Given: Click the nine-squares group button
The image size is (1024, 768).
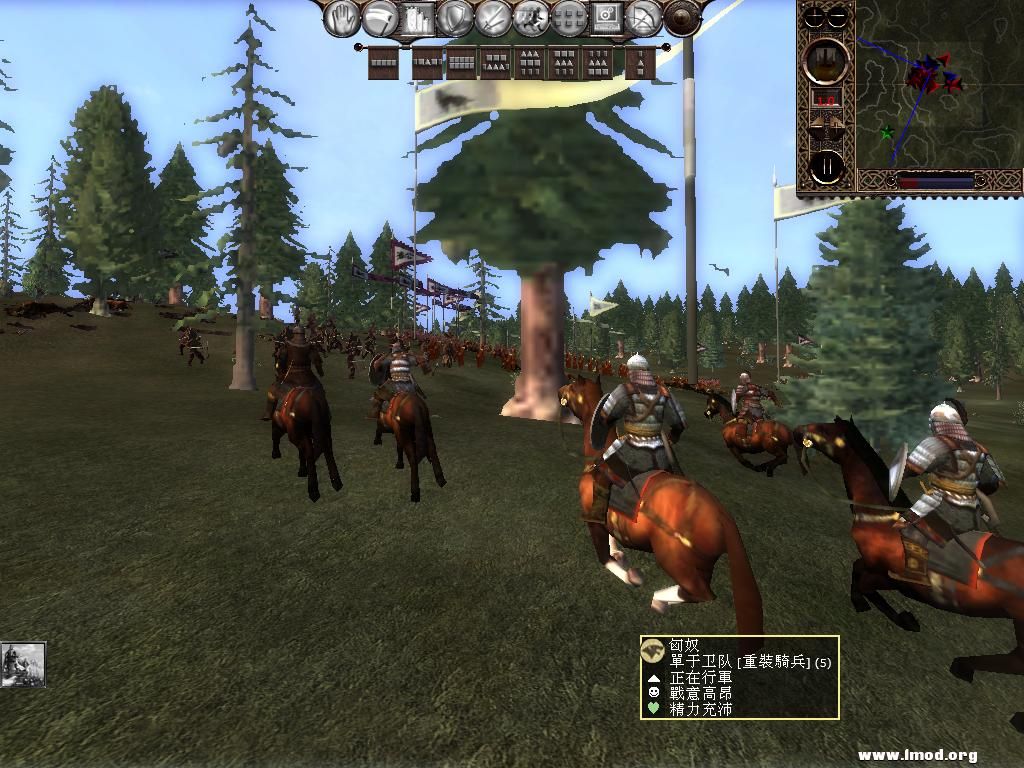Looking at the screenshot, I should 568,18.
